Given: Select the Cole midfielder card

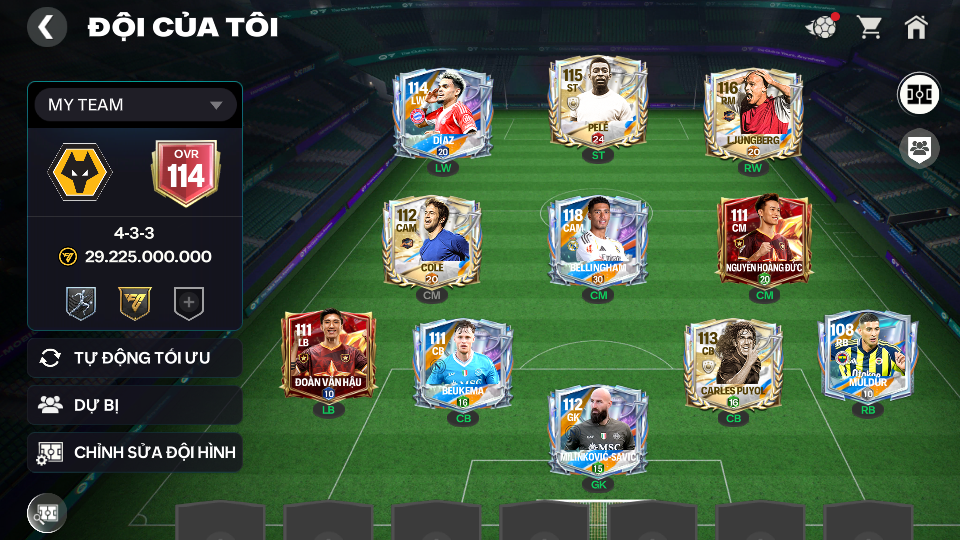Looking at the screenshot, I should [x=432, y=243].
